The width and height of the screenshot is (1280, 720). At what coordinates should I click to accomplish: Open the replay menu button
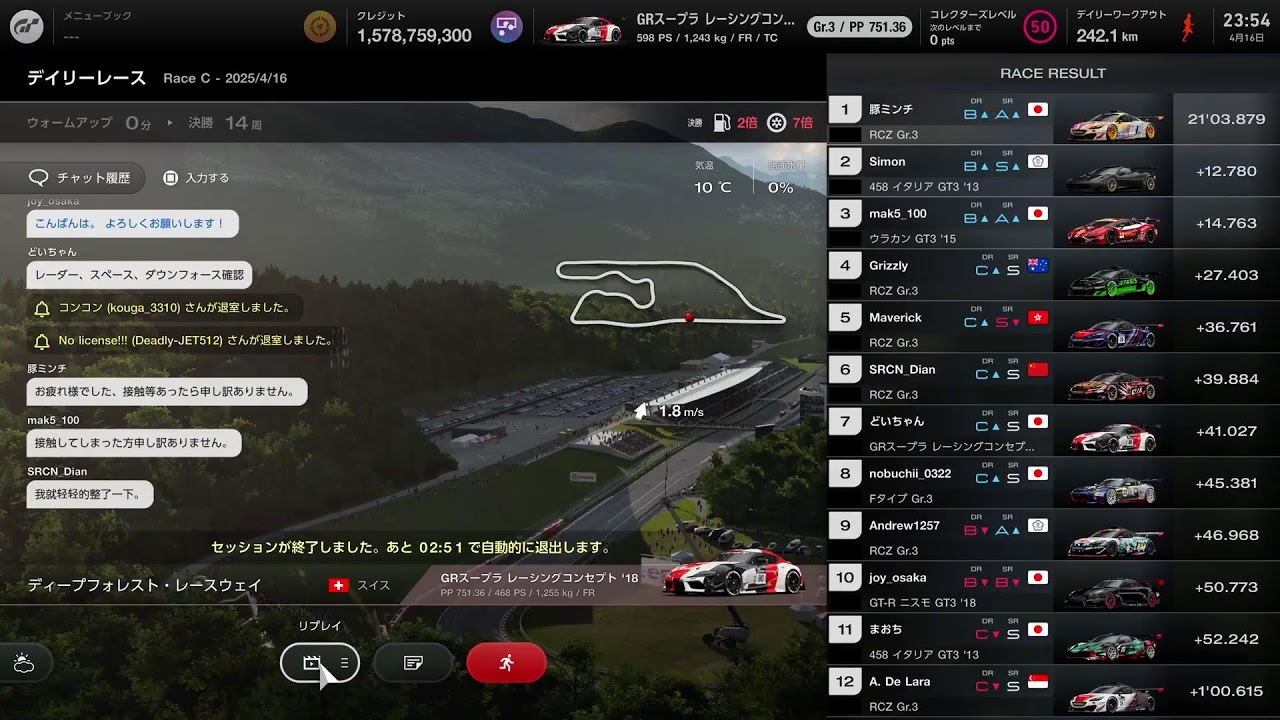tap(319, 662)
